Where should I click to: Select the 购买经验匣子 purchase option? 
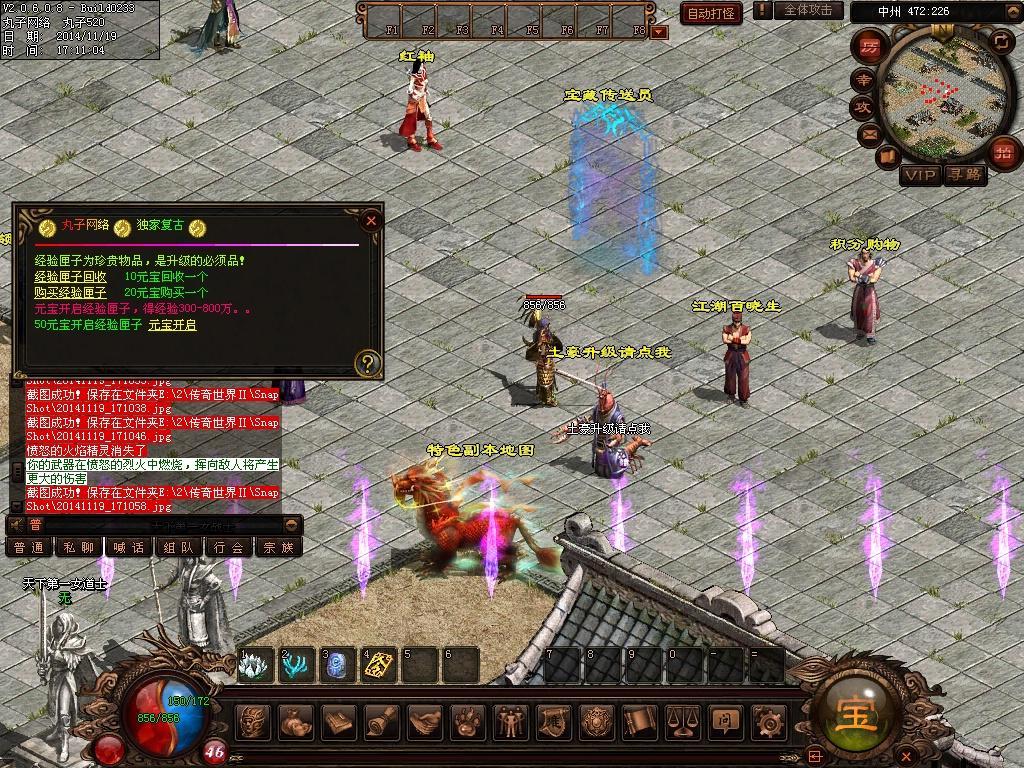[70, 292]
